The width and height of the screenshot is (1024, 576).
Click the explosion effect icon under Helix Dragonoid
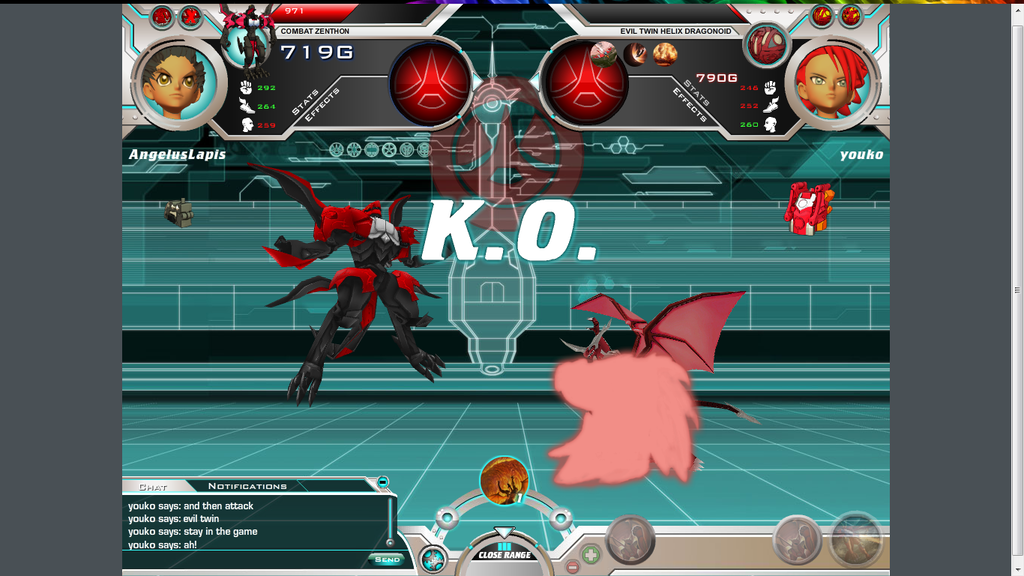[665, 54]
